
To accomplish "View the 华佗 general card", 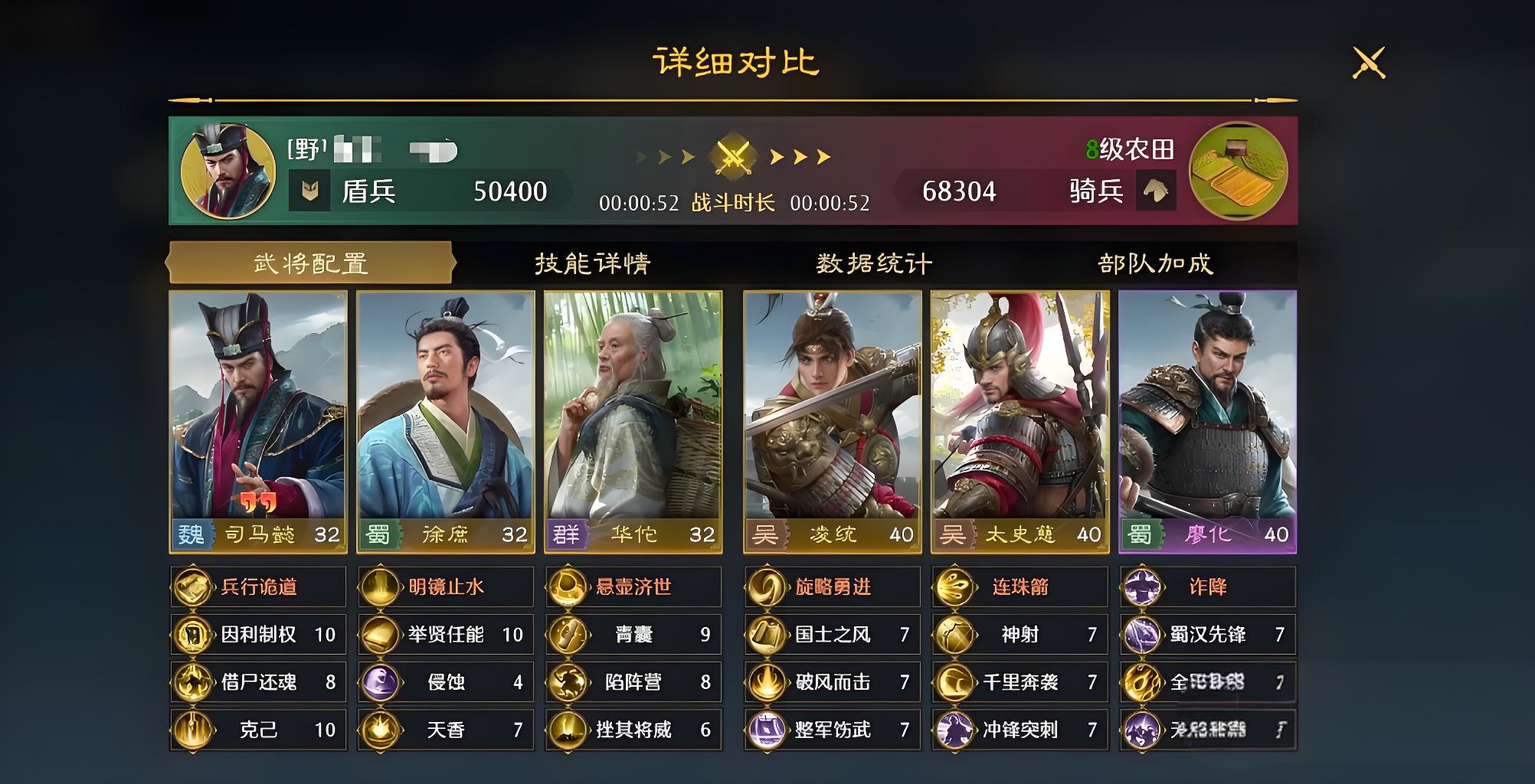I will [633, 421].
